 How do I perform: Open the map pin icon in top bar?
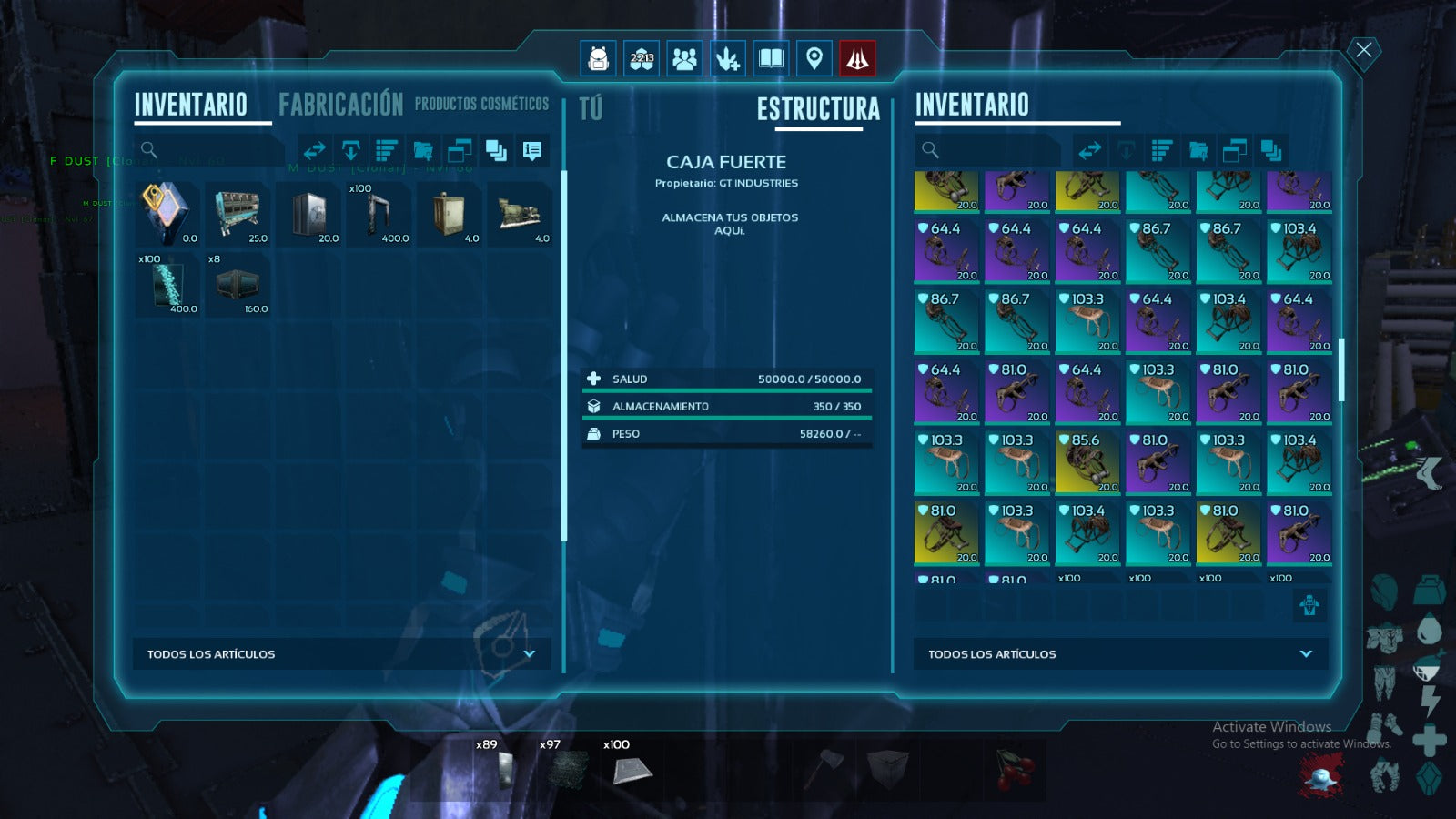click(x=814, y=59)
